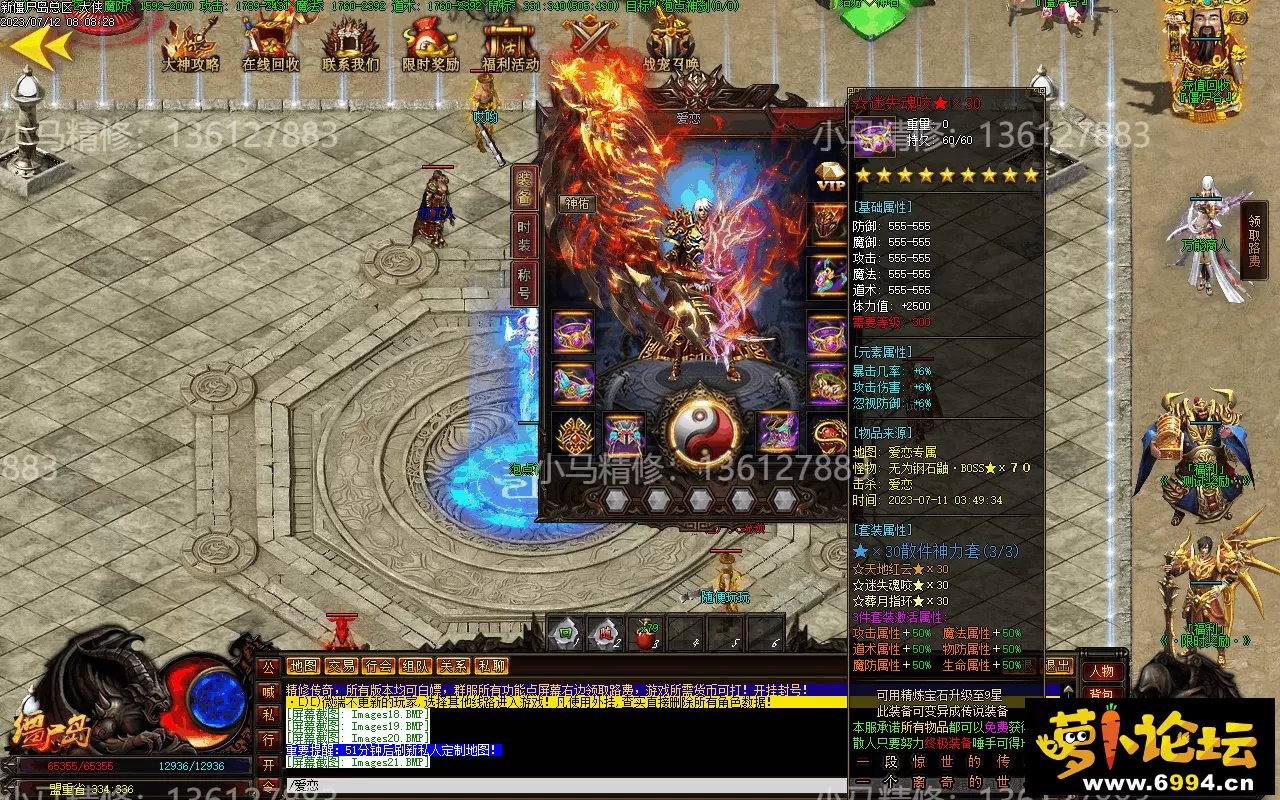Screen dimensions: 1280x800
Task: Switch to the 时装 costume tab
Action: (525, 236)
